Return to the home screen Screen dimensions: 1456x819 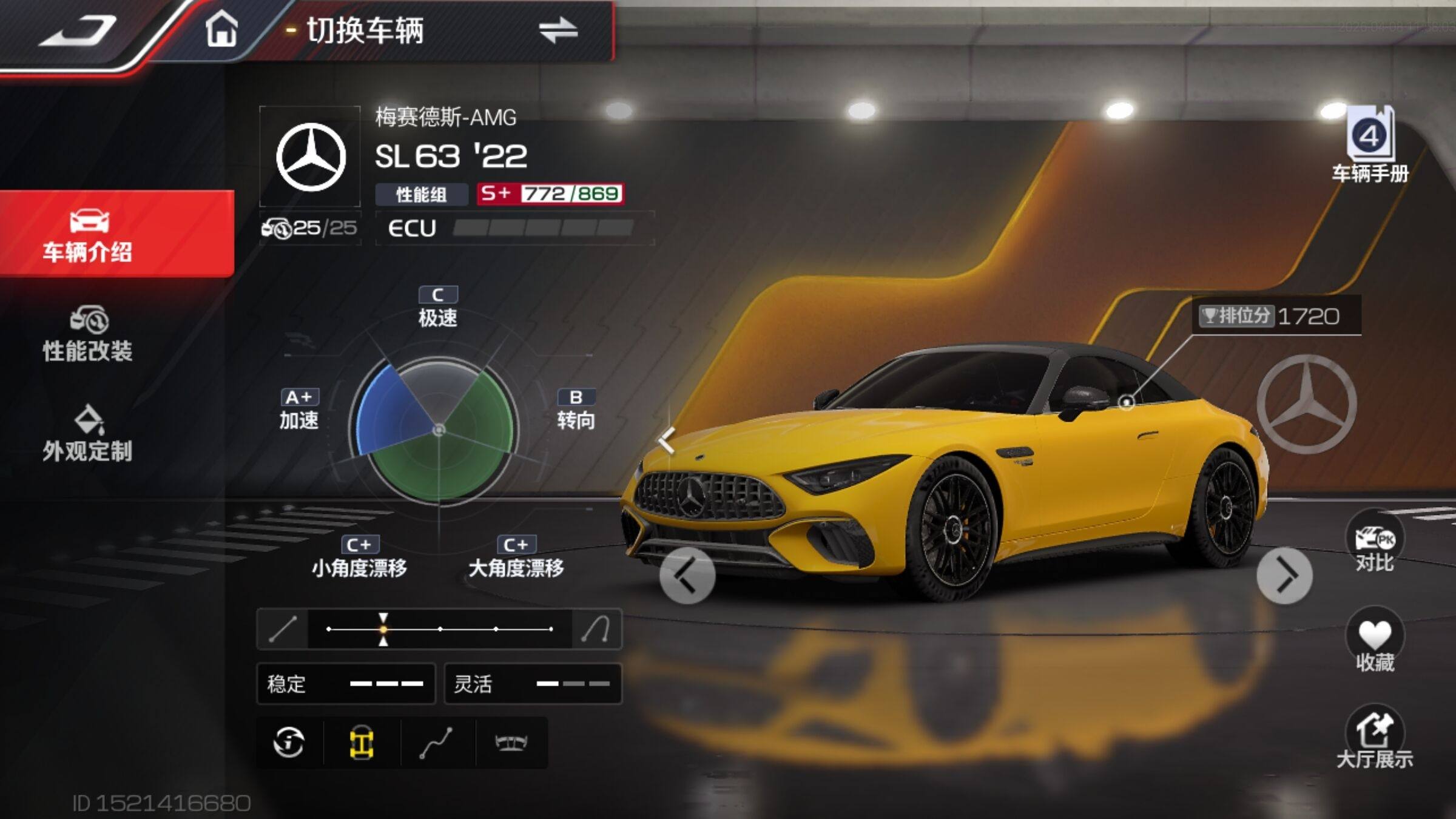tap(221, 30)
